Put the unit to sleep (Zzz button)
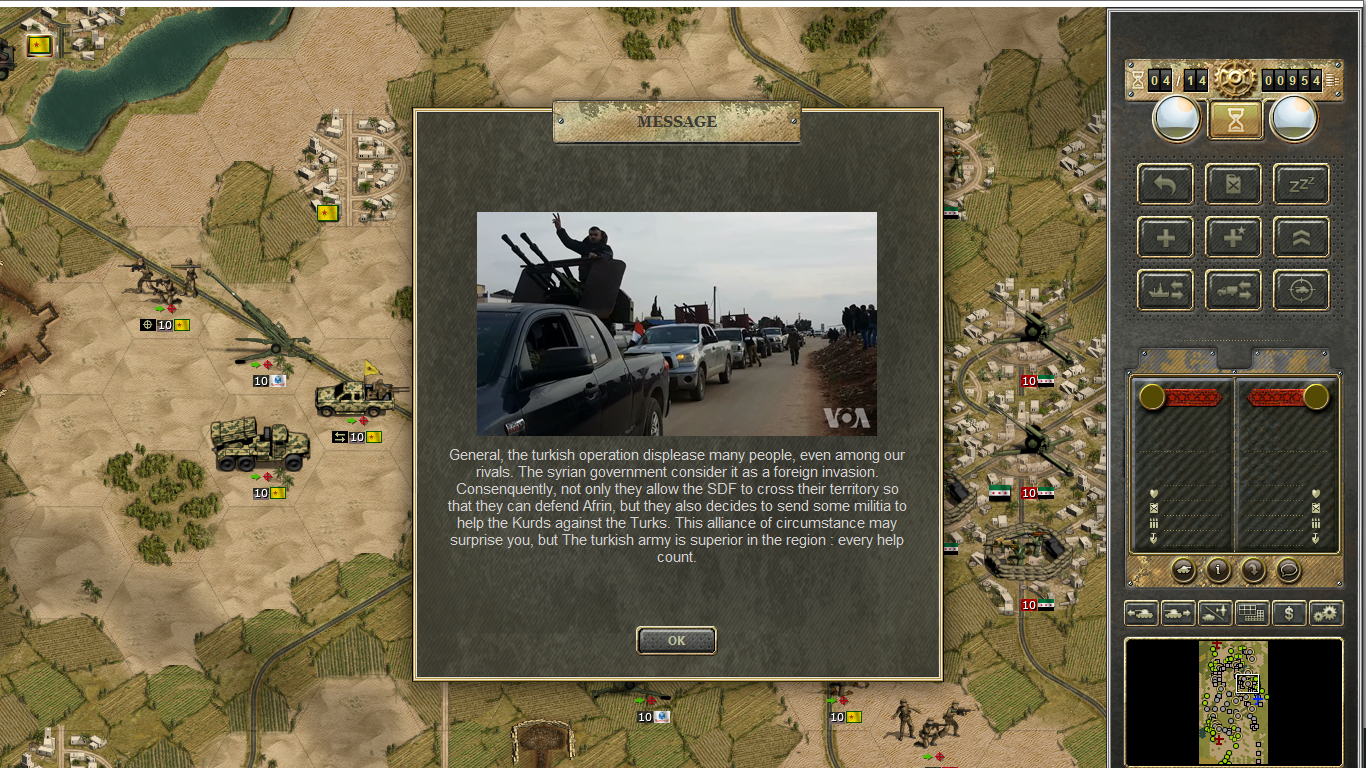 (1301, 184)
